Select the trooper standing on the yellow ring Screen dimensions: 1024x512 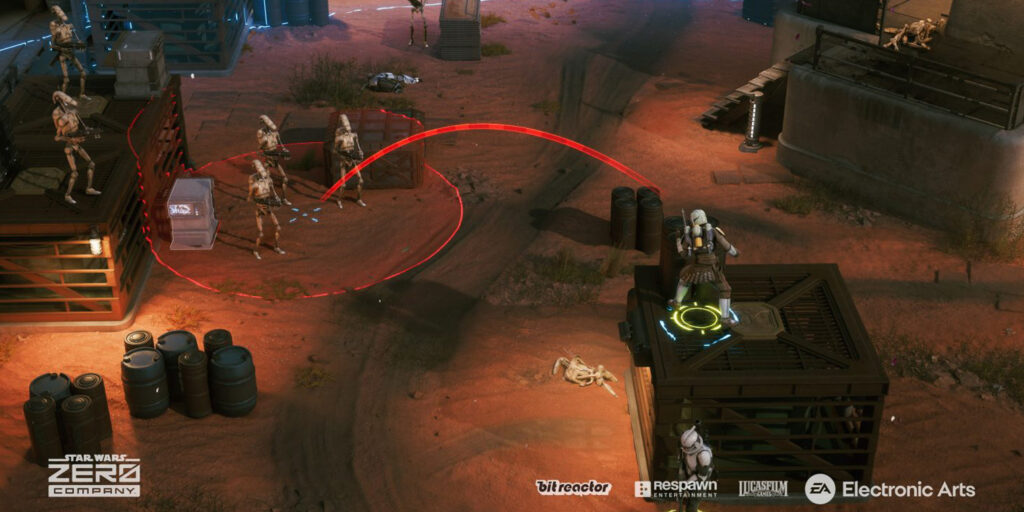click(x=703, y=263)
